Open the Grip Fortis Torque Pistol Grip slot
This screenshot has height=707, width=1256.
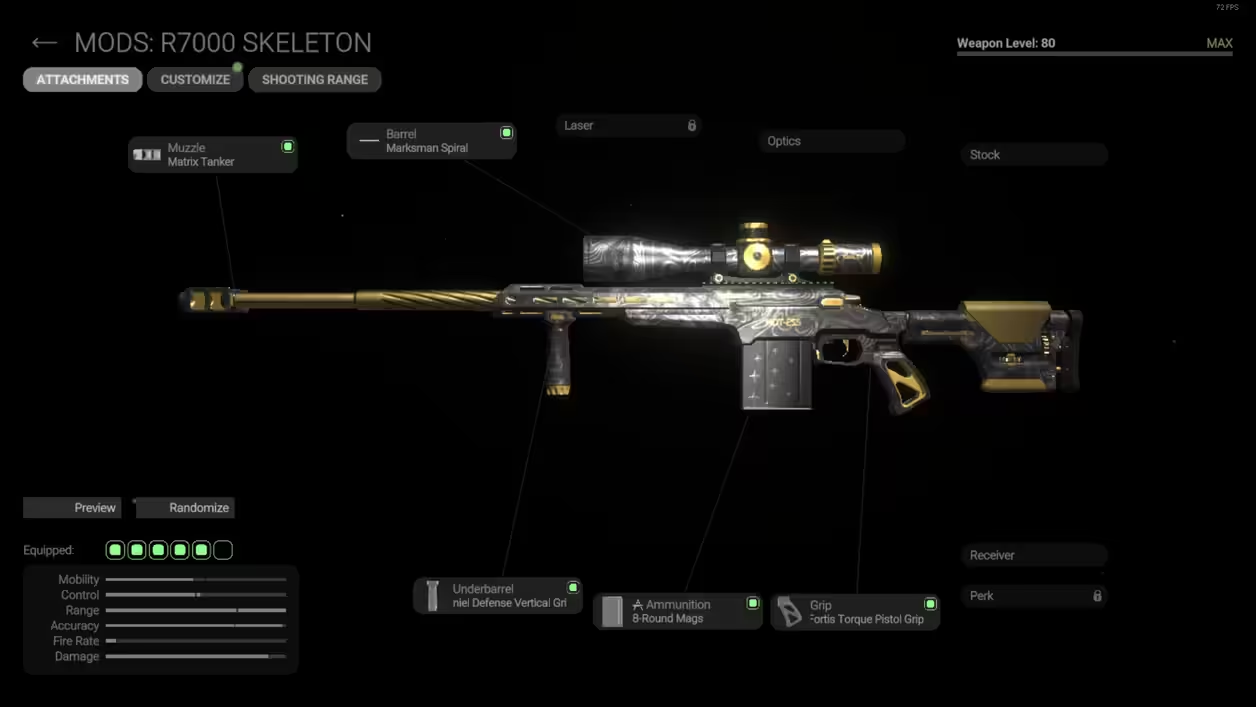pyautogui.click(x=855, y=611)
